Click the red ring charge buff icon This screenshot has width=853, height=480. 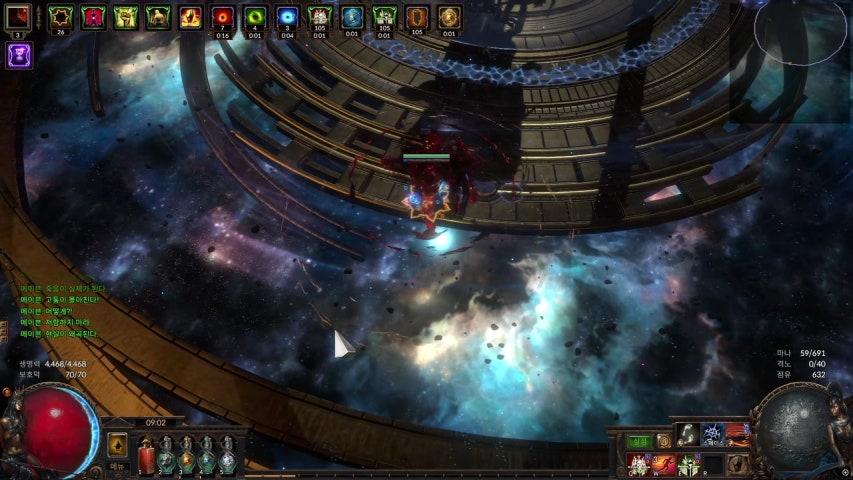pyautogui.click(x=223, y=17)
